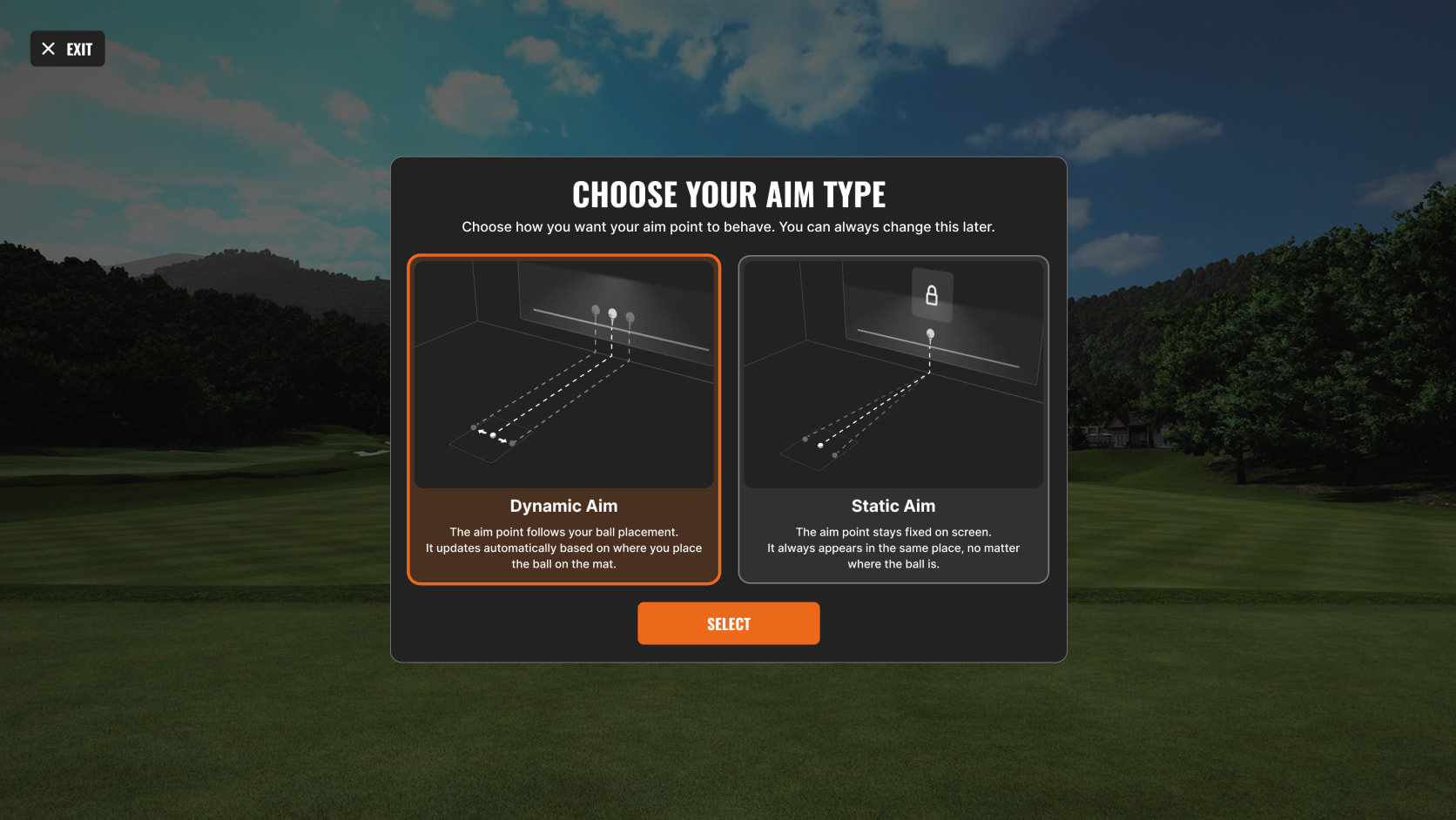This screenshot has width=1456, height=820.
Task: Click the Exit button
Action: (x=67, y=49)
